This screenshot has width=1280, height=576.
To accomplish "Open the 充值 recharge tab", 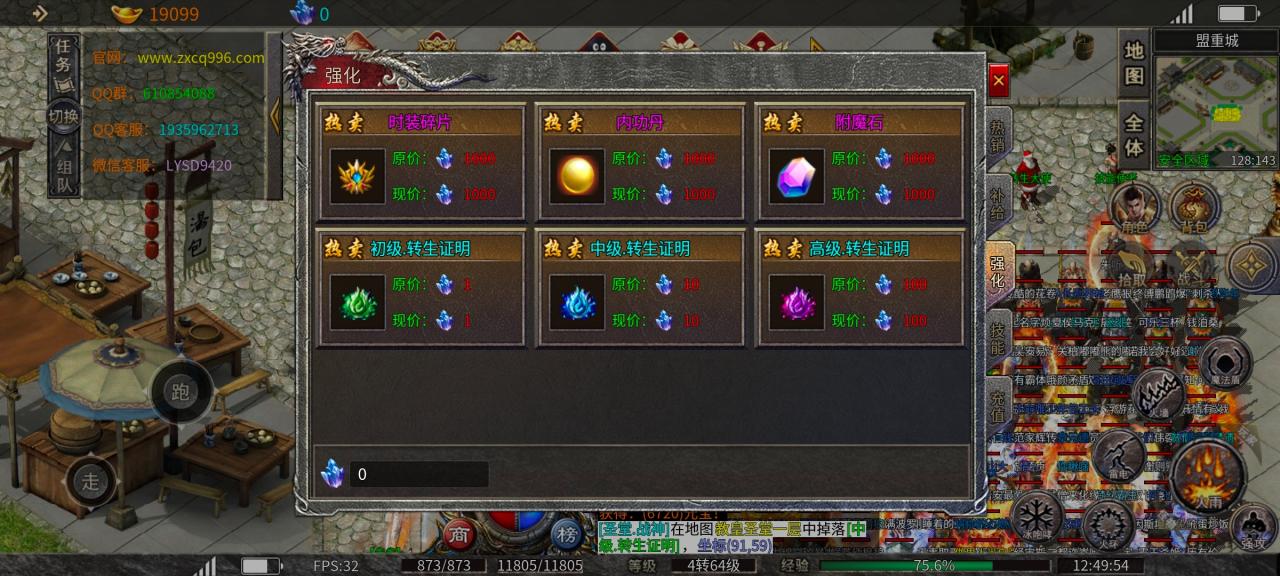I will coord(998,405).
